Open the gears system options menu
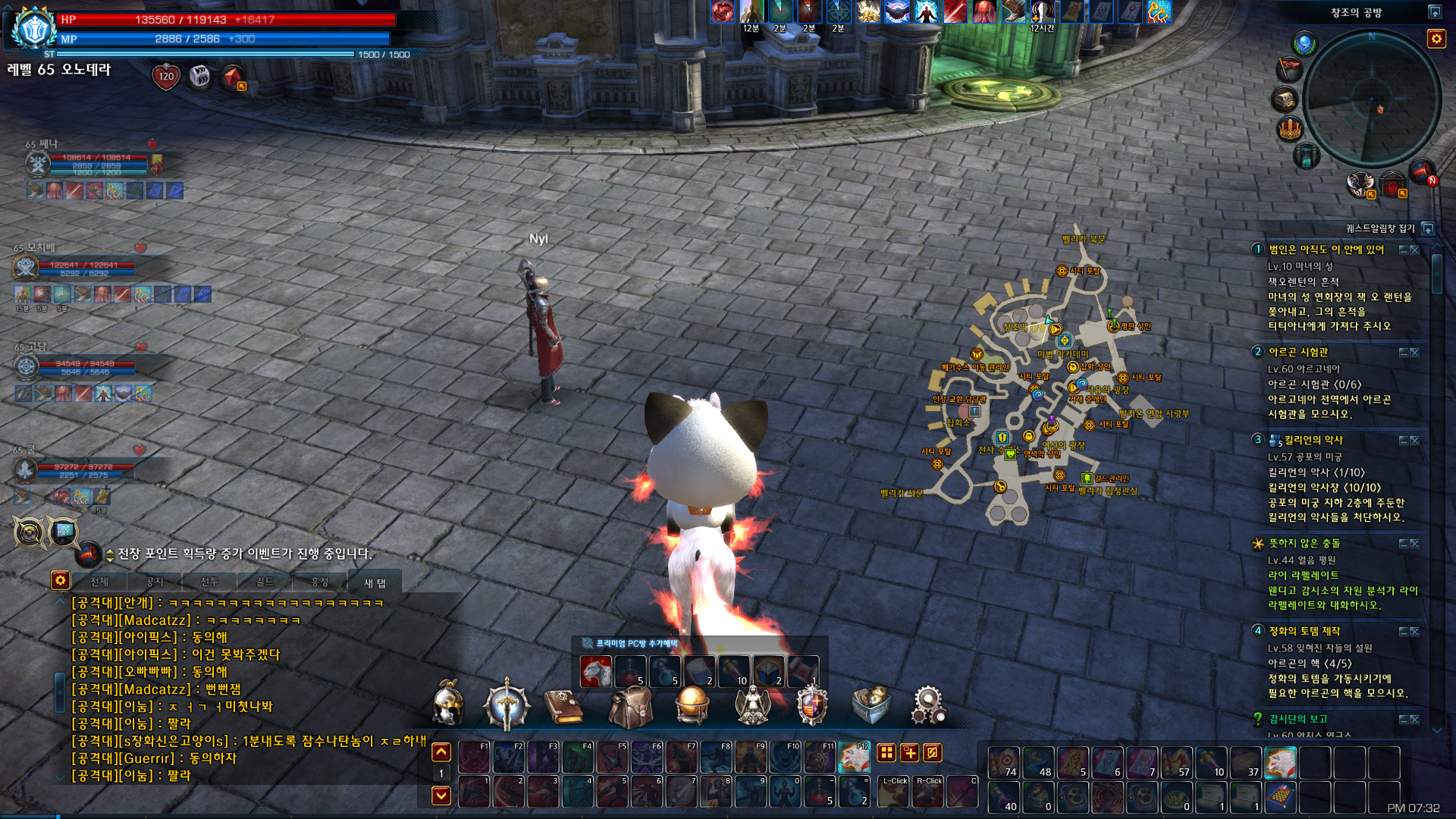Image resolution: width=1456 pixels, height=819 pixels. [928, 705]
